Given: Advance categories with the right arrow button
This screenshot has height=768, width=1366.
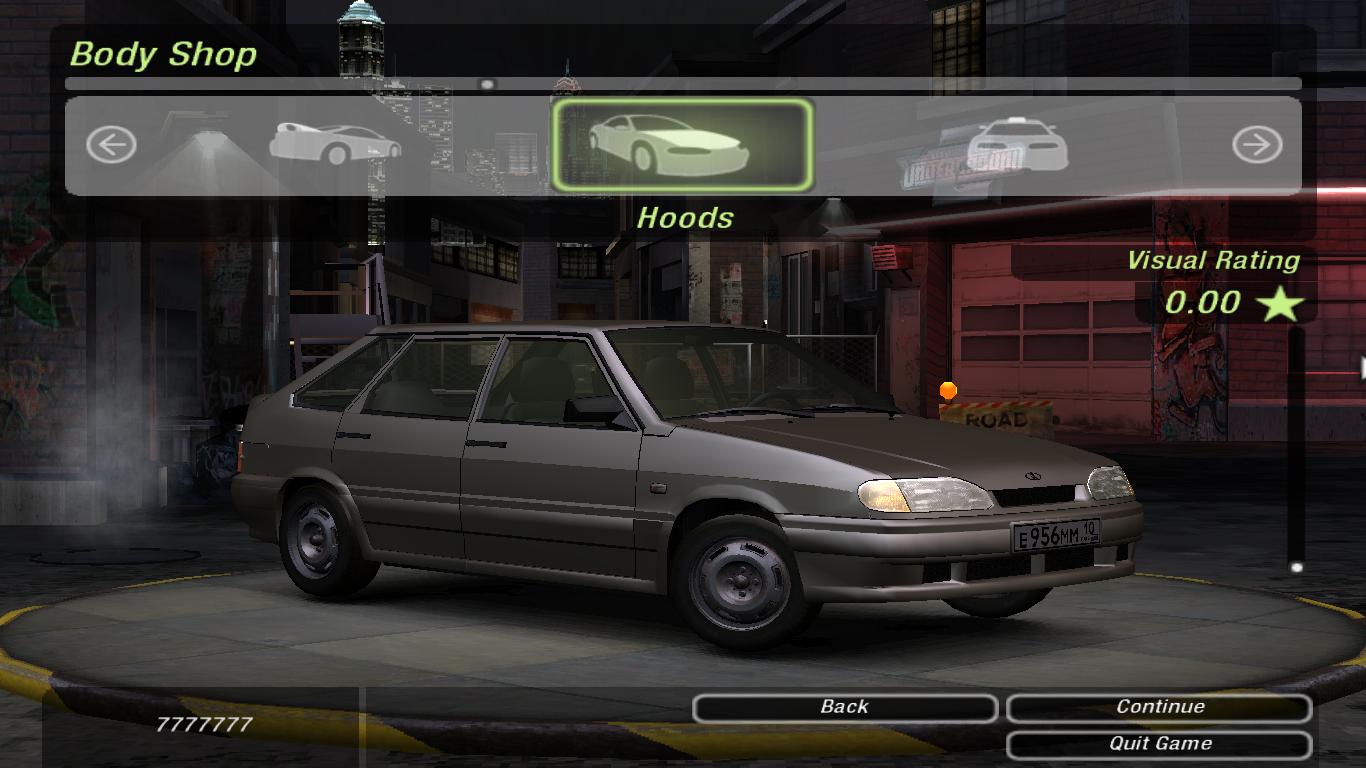Looking at the screenshot, I should pyautogui.click(x=1256, y=146).
